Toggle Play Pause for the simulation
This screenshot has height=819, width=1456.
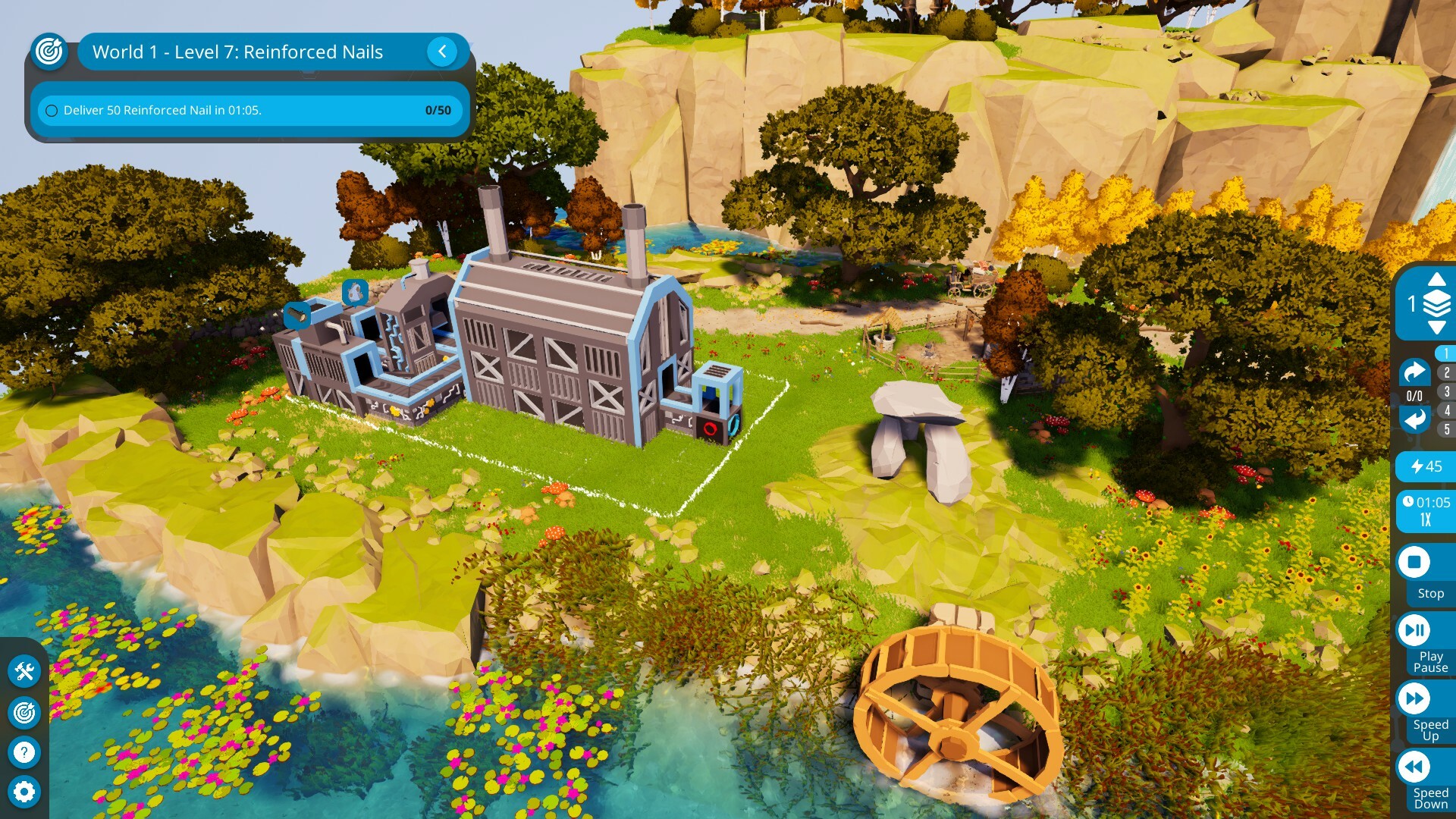click(1414, 630)
